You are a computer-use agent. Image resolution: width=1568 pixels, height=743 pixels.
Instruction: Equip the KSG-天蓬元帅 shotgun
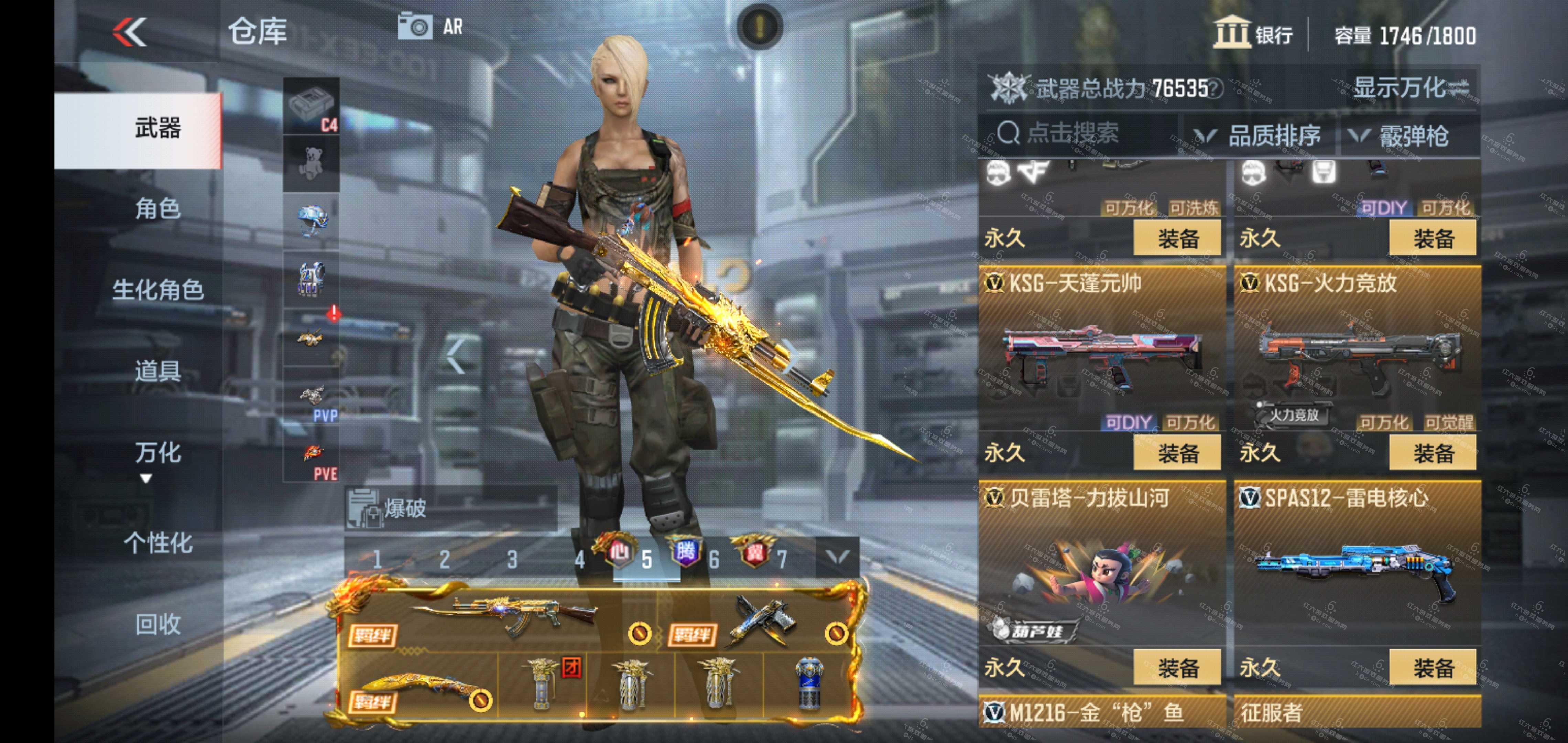click(x=1177, y=453)
